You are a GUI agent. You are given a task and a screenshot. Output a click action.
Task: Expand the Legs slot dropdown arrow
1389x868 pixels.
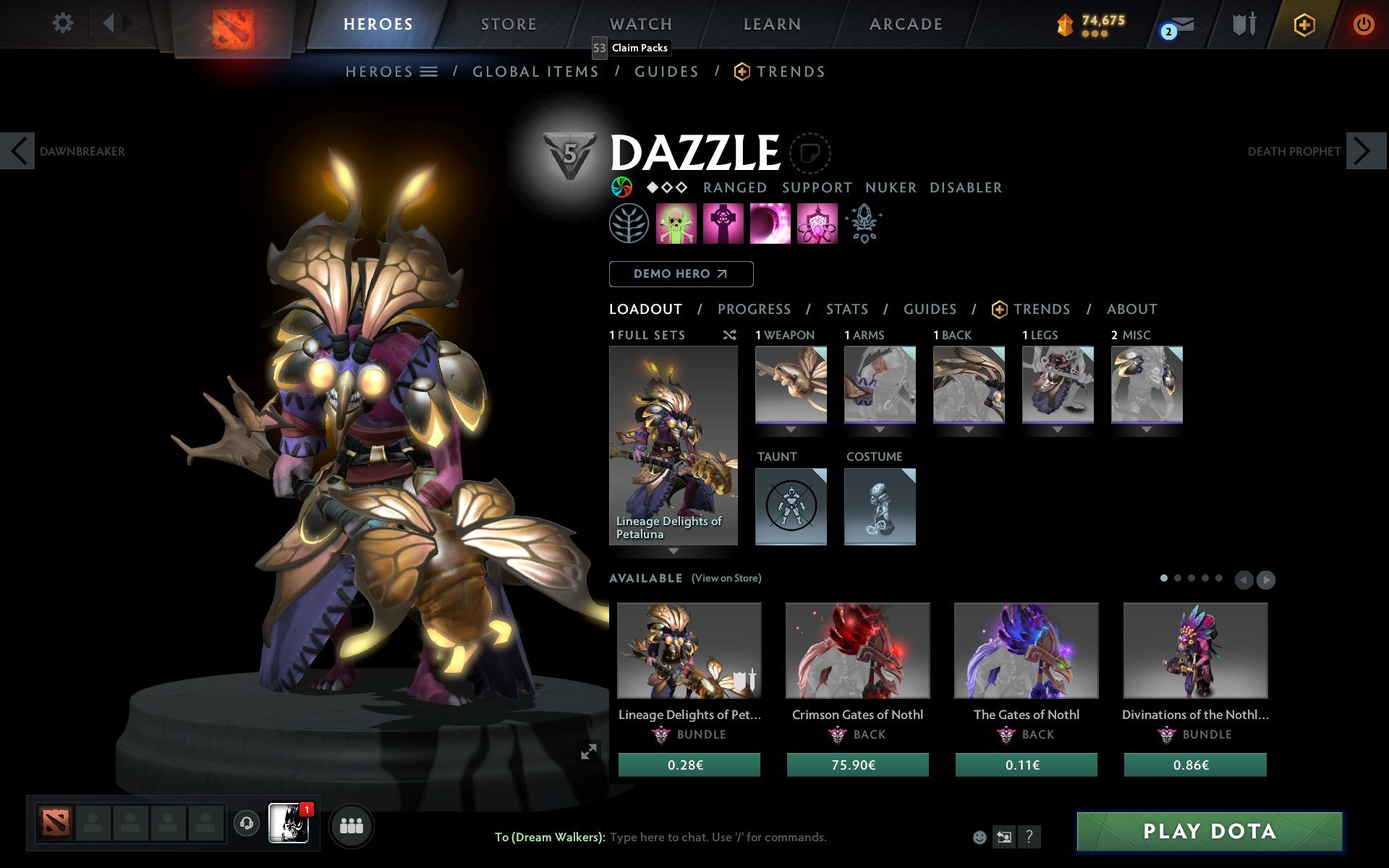[x=1058, y=428]
